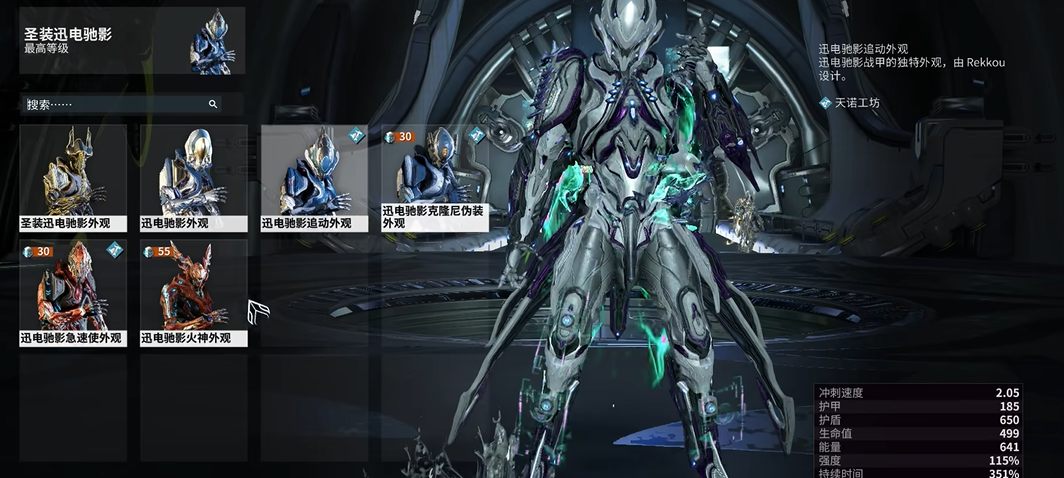Select the 迅电驰影火神外观 skin tile
1064x478 pixels.
point(193,292)
